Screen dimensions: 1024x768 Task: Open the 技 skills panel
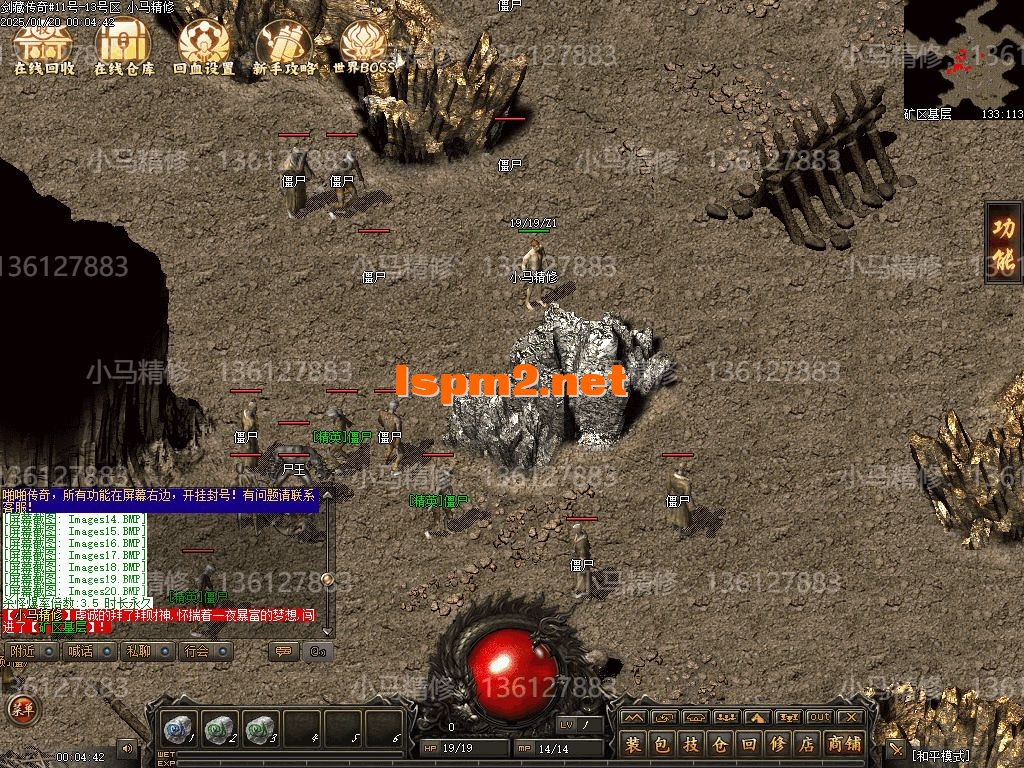(x=691, y=744)
